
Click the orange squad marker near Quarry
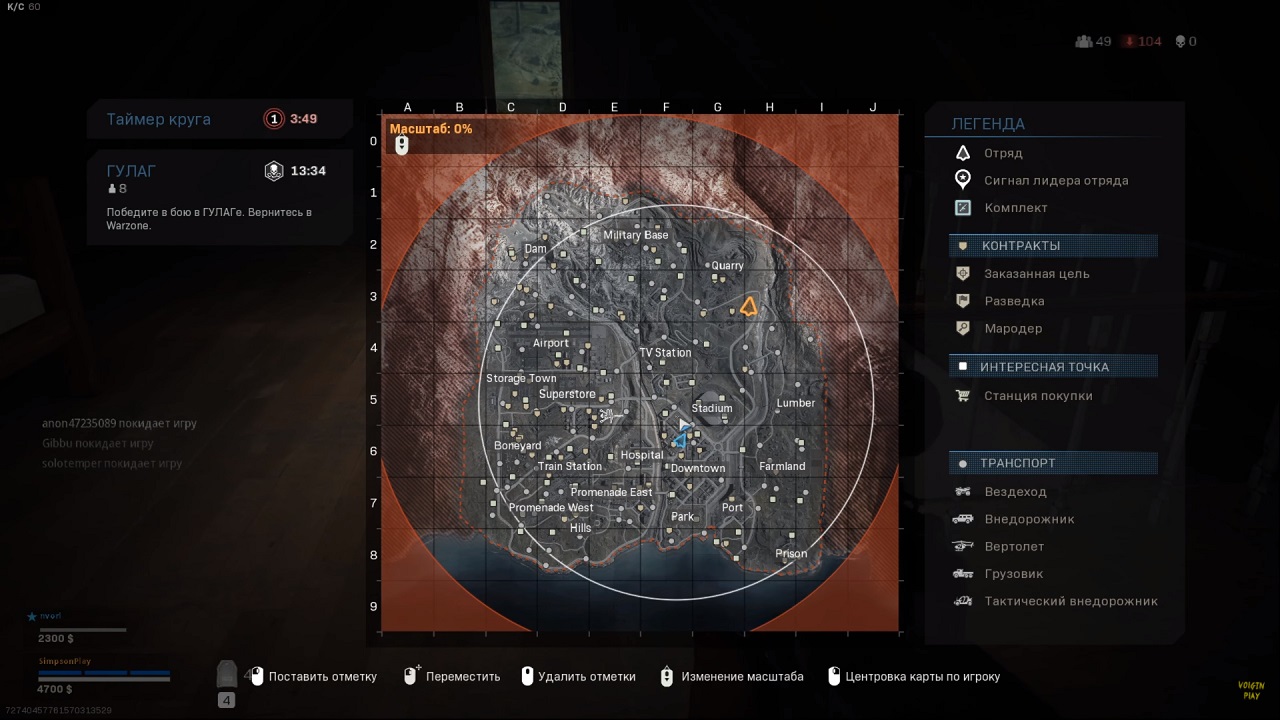pyautogui.click(x=748, y=307)
